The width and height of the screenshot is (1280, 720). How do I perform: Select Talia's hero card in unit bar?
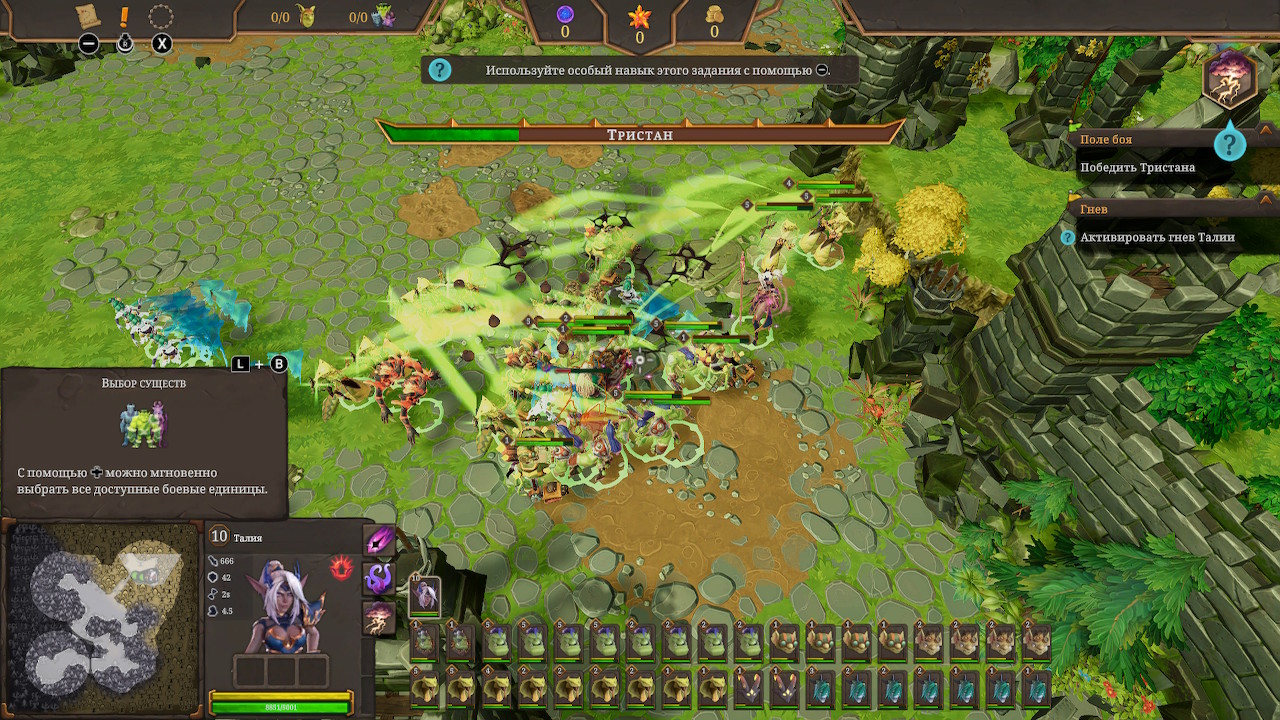click(426, 597)
